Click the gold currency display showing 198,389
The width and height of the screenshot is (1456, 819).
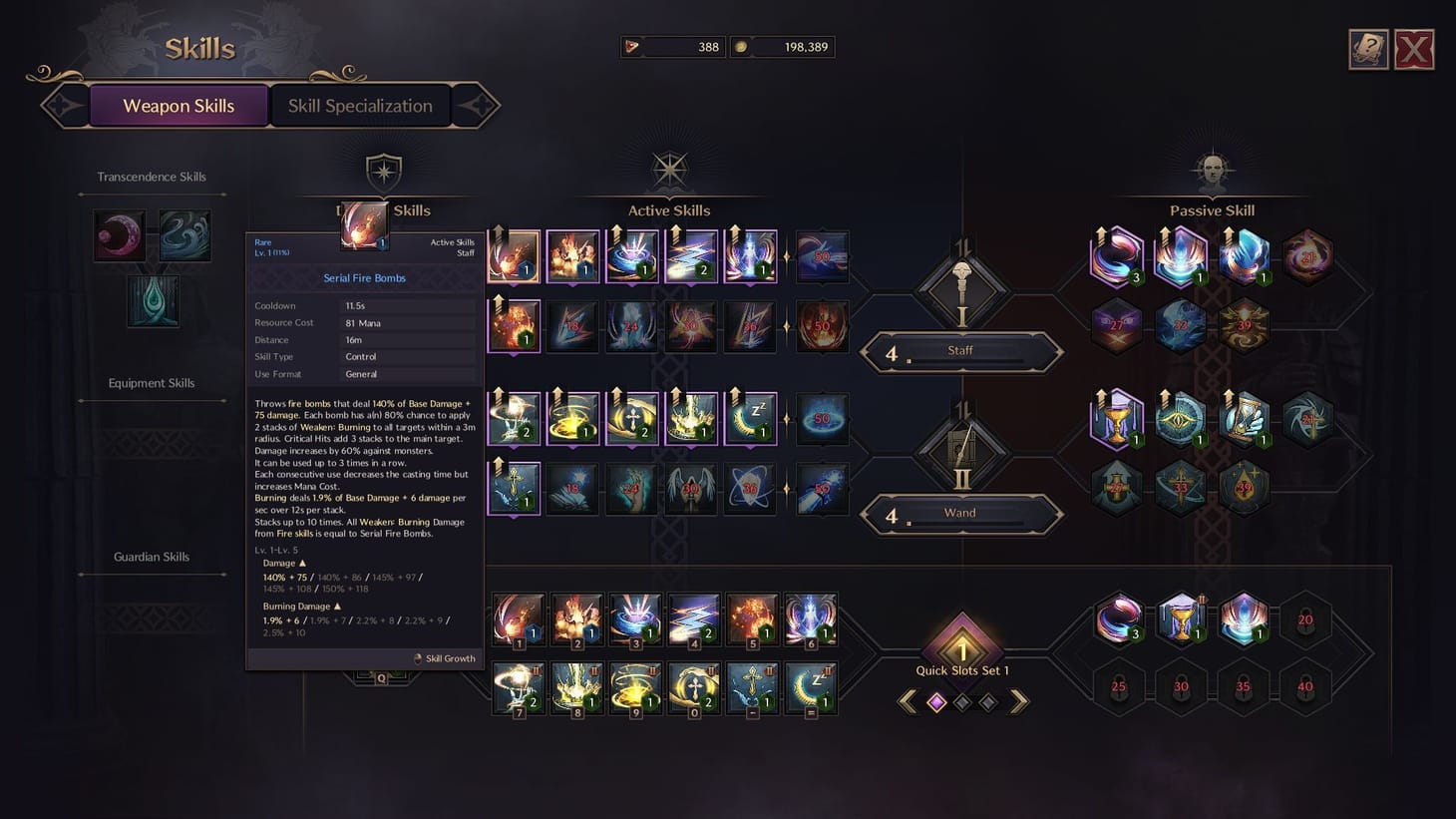[783, 47]
